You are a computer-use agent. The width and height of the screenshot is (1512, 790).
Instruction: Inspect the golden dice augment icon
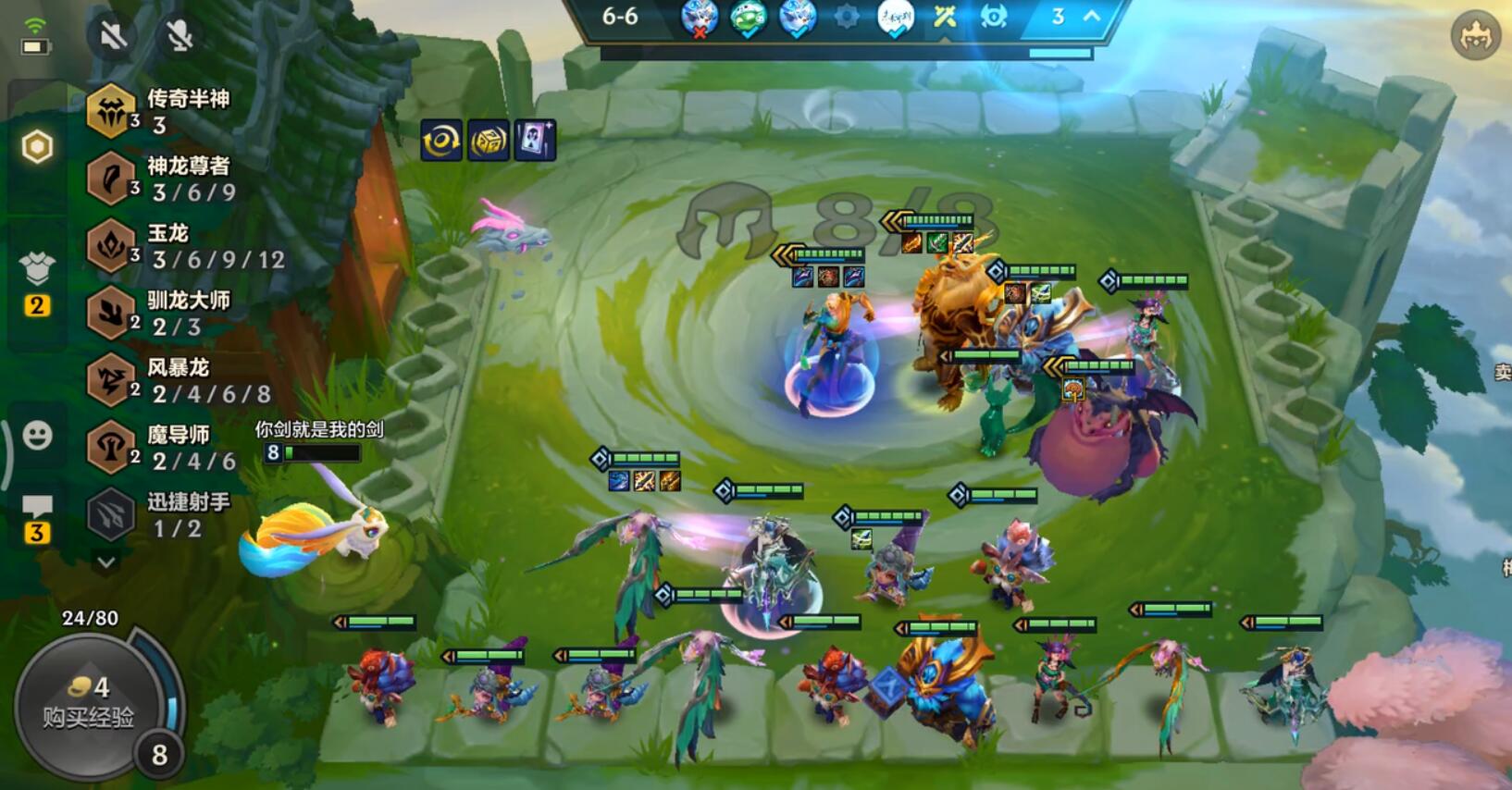(488, 141)
